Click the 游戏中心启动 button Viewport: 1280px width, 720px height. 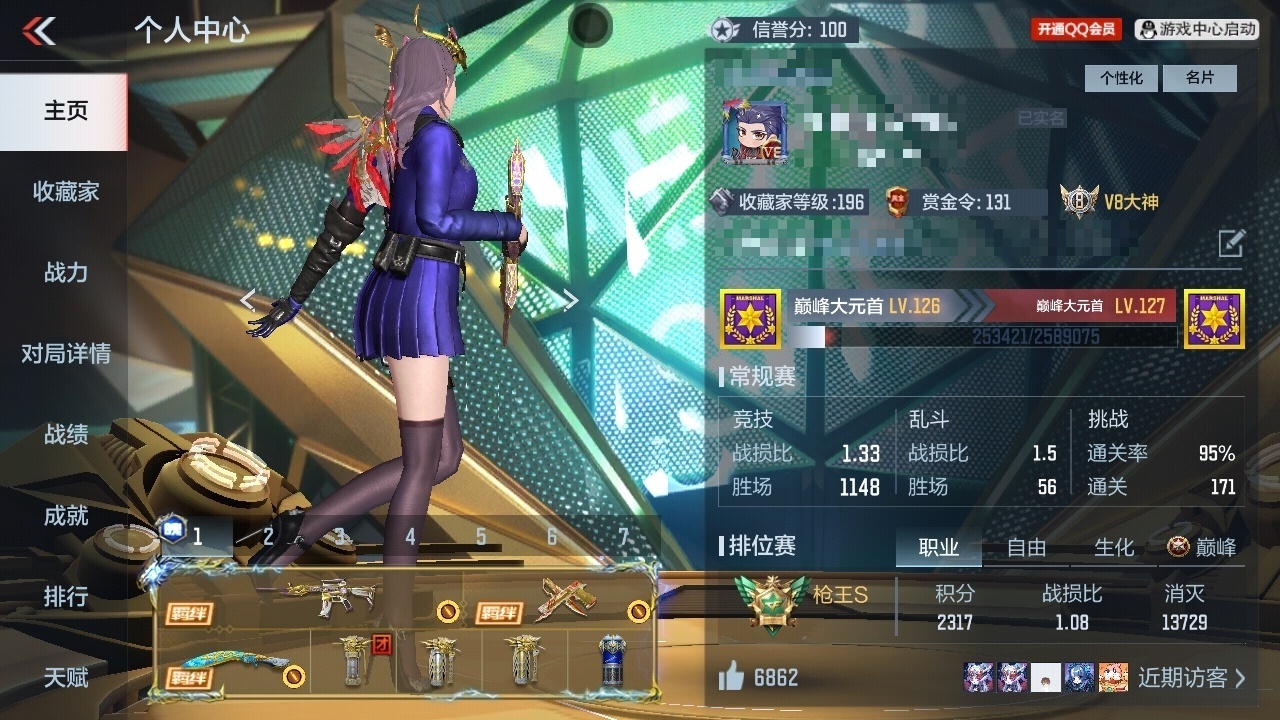[1197, 30]
